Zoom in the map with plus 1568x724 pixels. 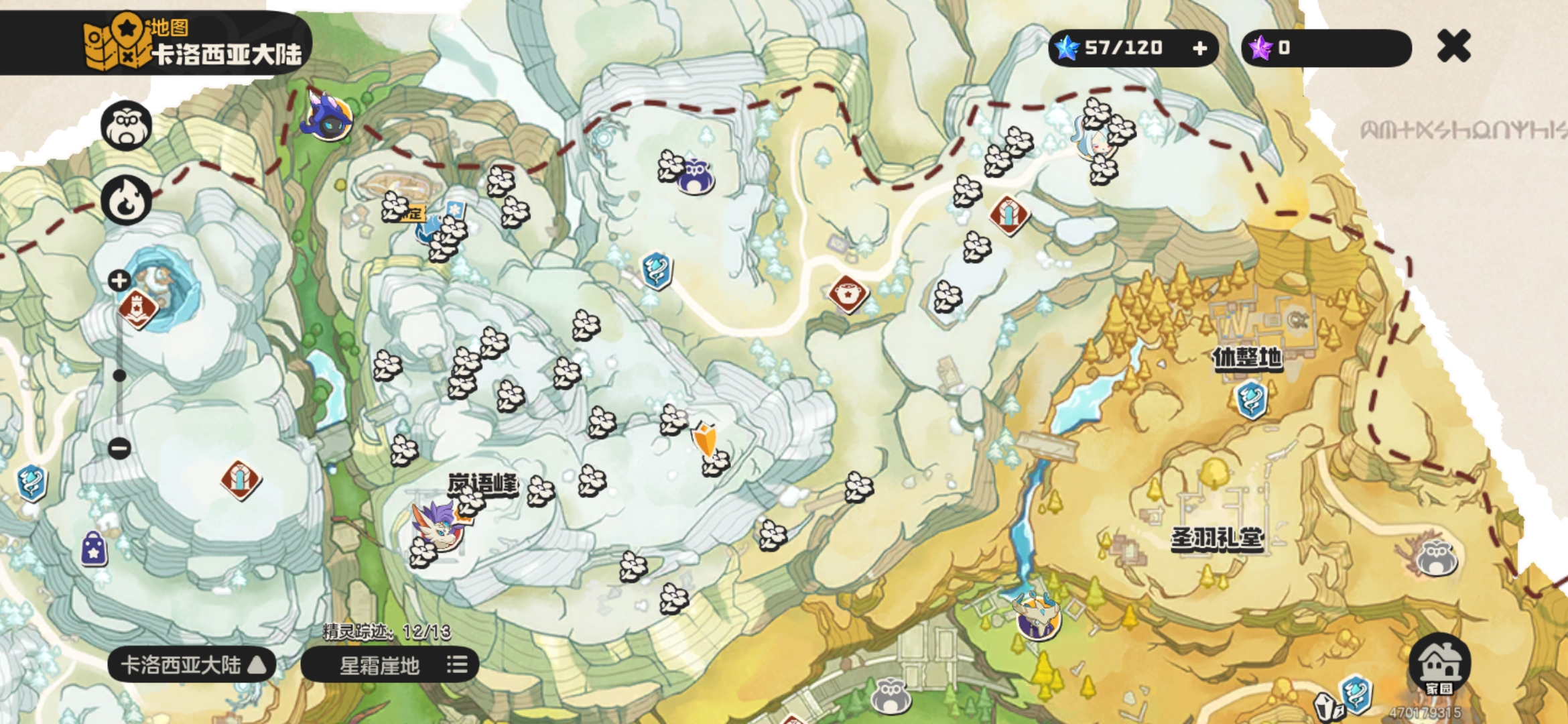click(119, 280)
